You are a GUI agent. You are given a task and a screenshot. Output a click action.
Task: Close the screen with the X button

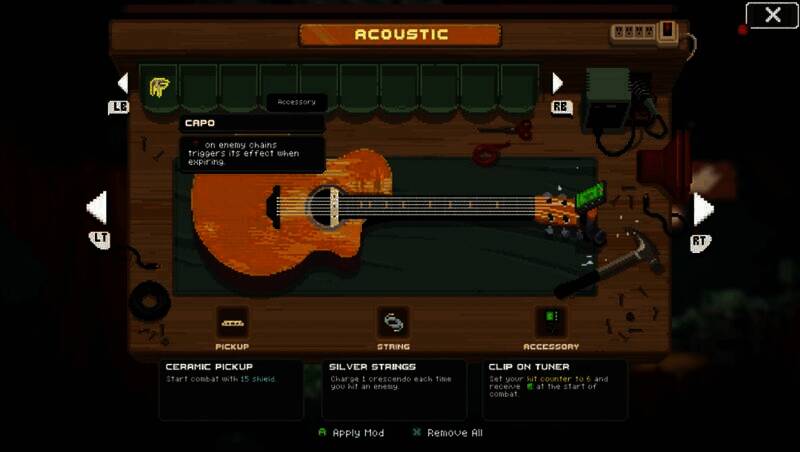(x=772, y=15)
